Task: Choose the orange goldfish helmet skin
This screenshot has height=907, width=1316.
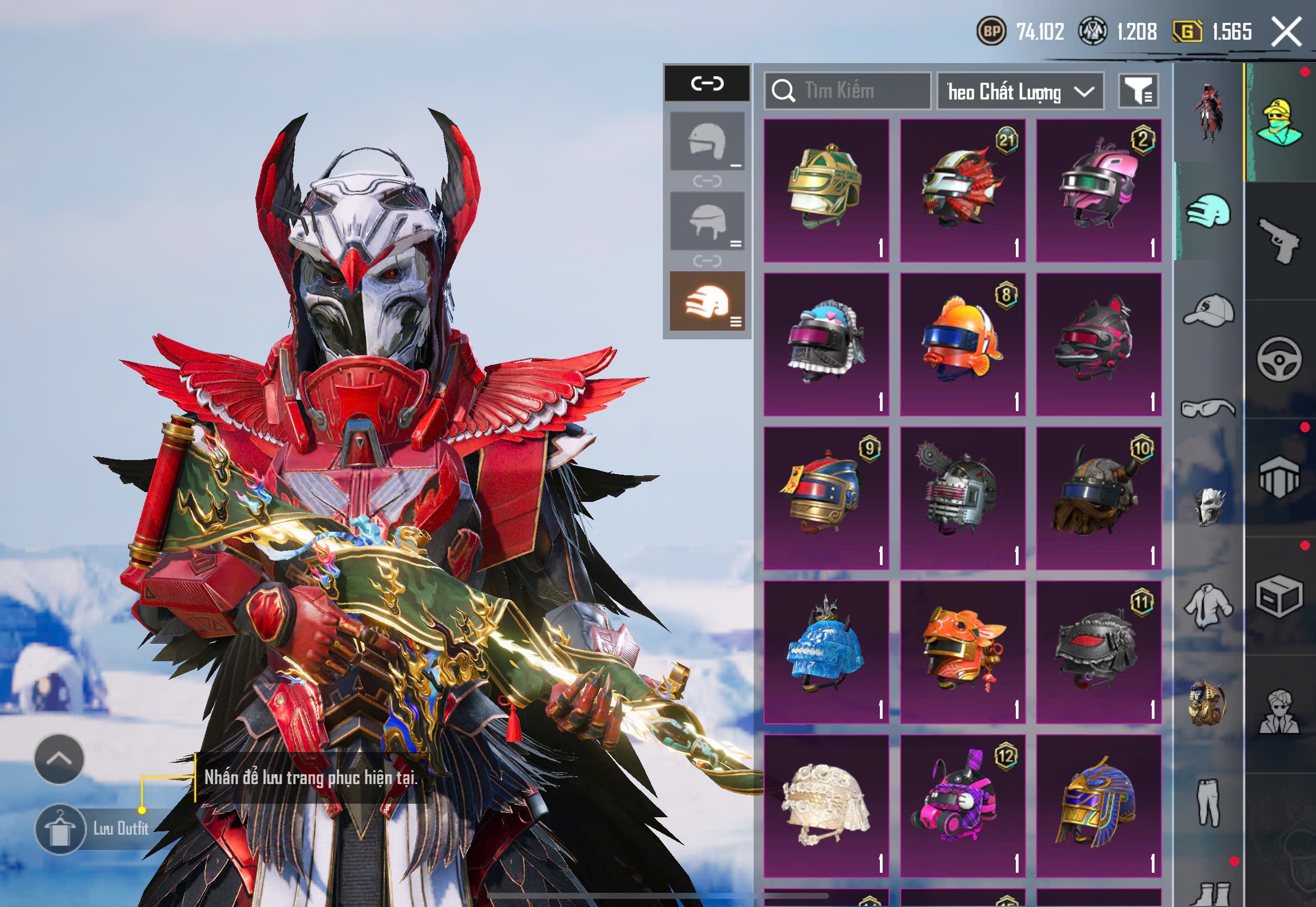Action: point(963,344)
